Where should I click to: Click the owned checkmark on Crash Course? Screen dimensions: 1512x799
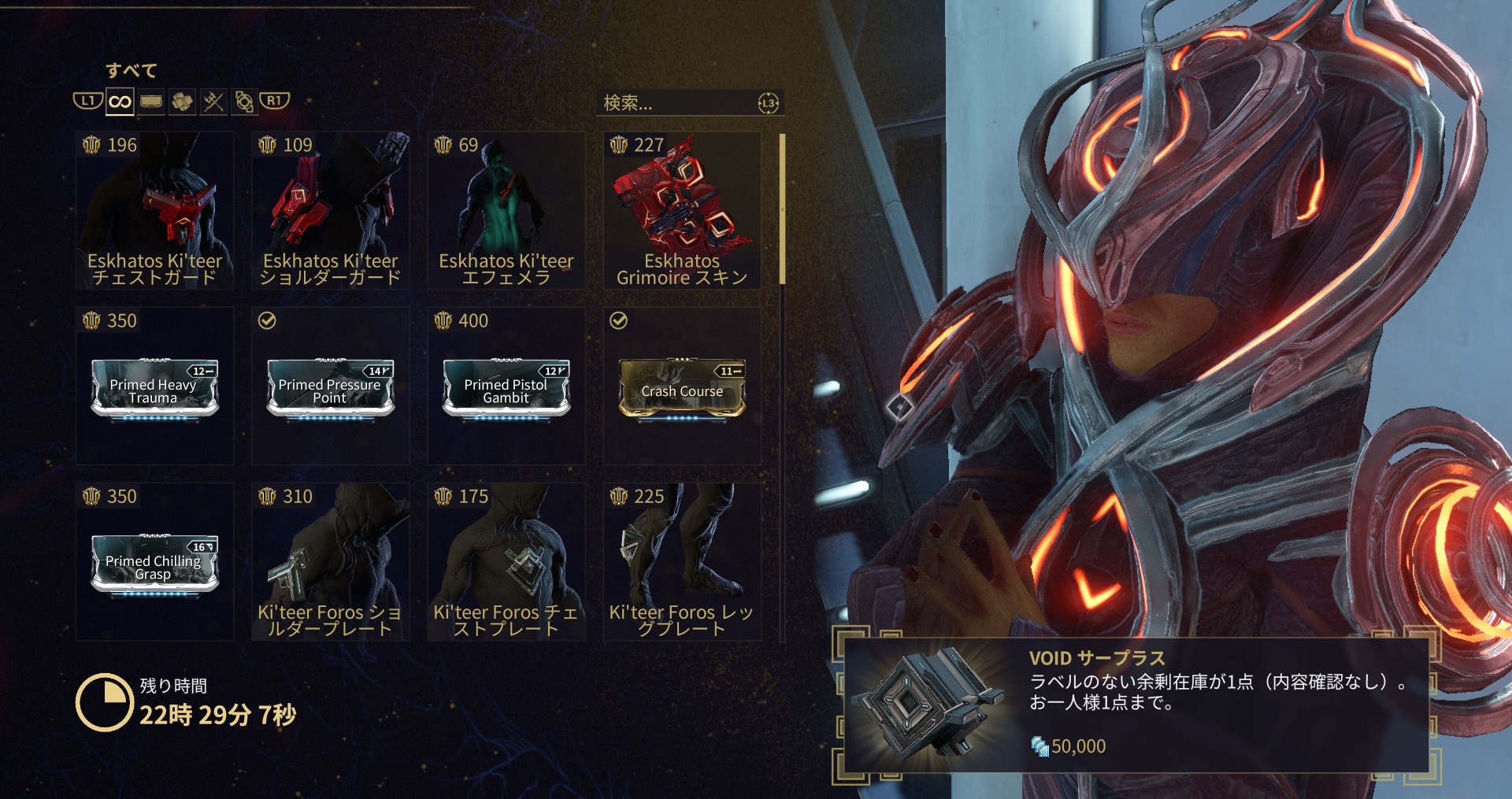pos(619,320)
